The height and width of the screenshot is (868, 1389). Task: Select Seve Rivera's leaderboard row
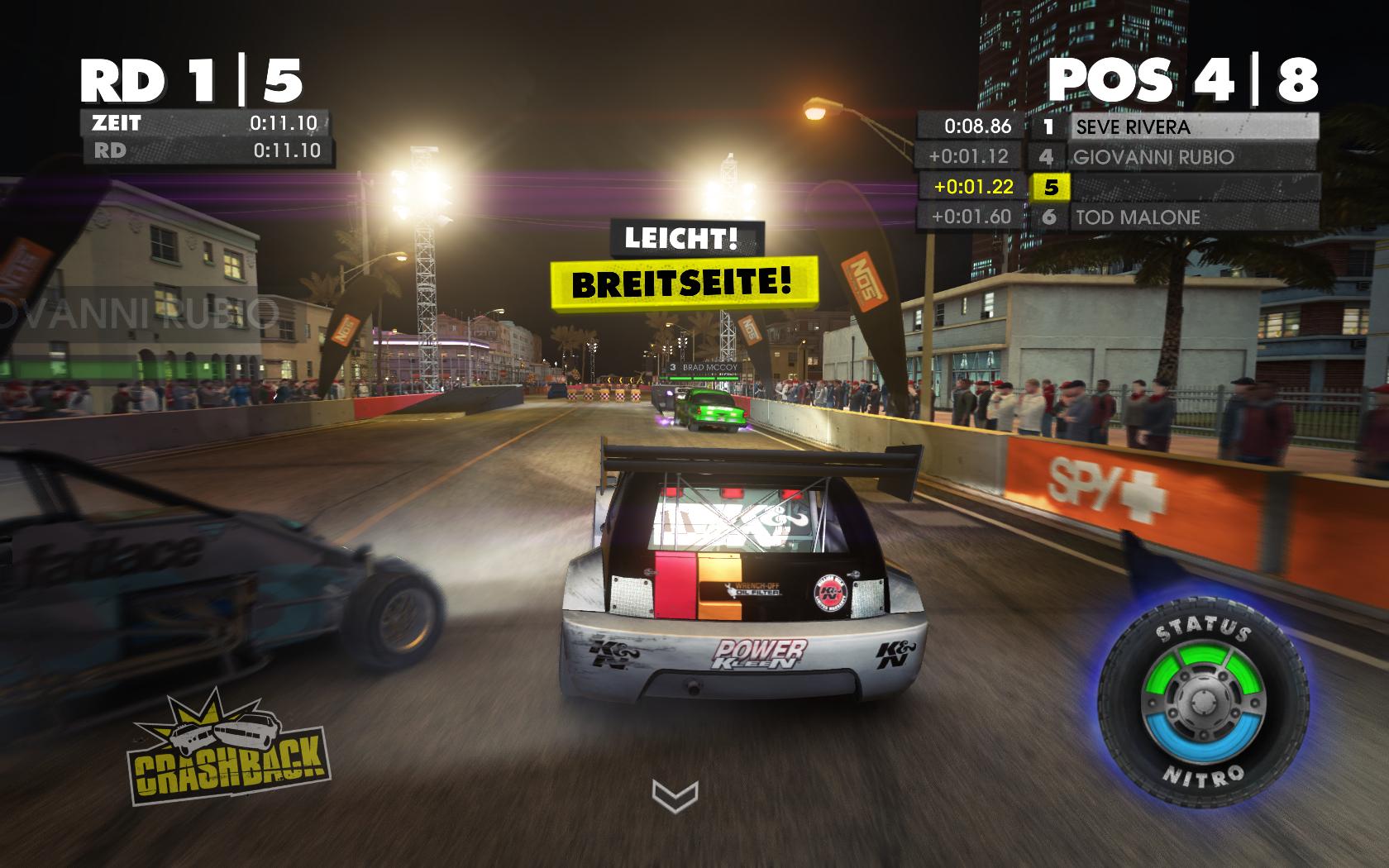[x=1193, y=126]
